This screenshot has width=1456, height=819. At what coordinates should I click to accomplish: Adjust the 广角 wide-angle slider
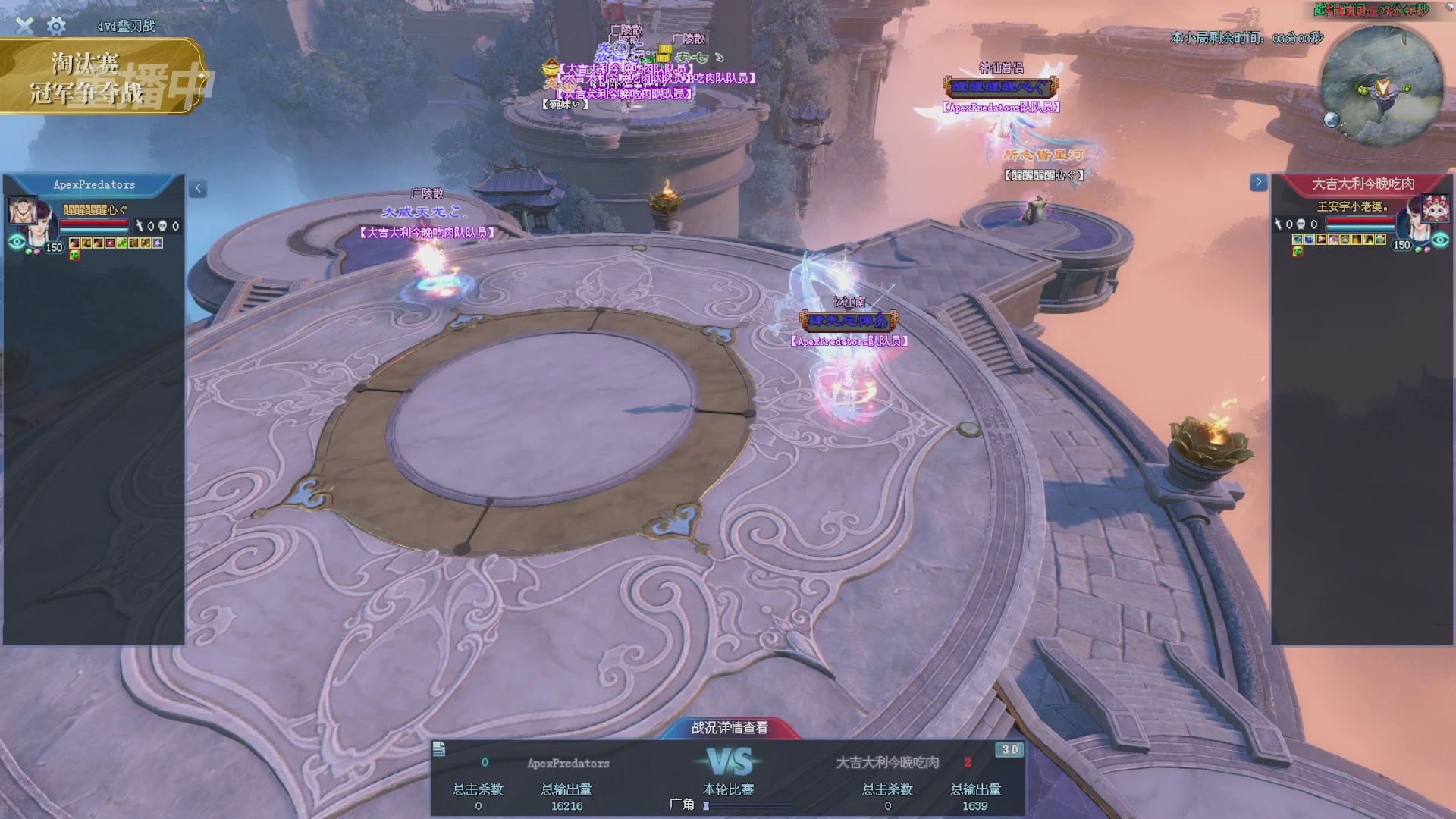707,806
